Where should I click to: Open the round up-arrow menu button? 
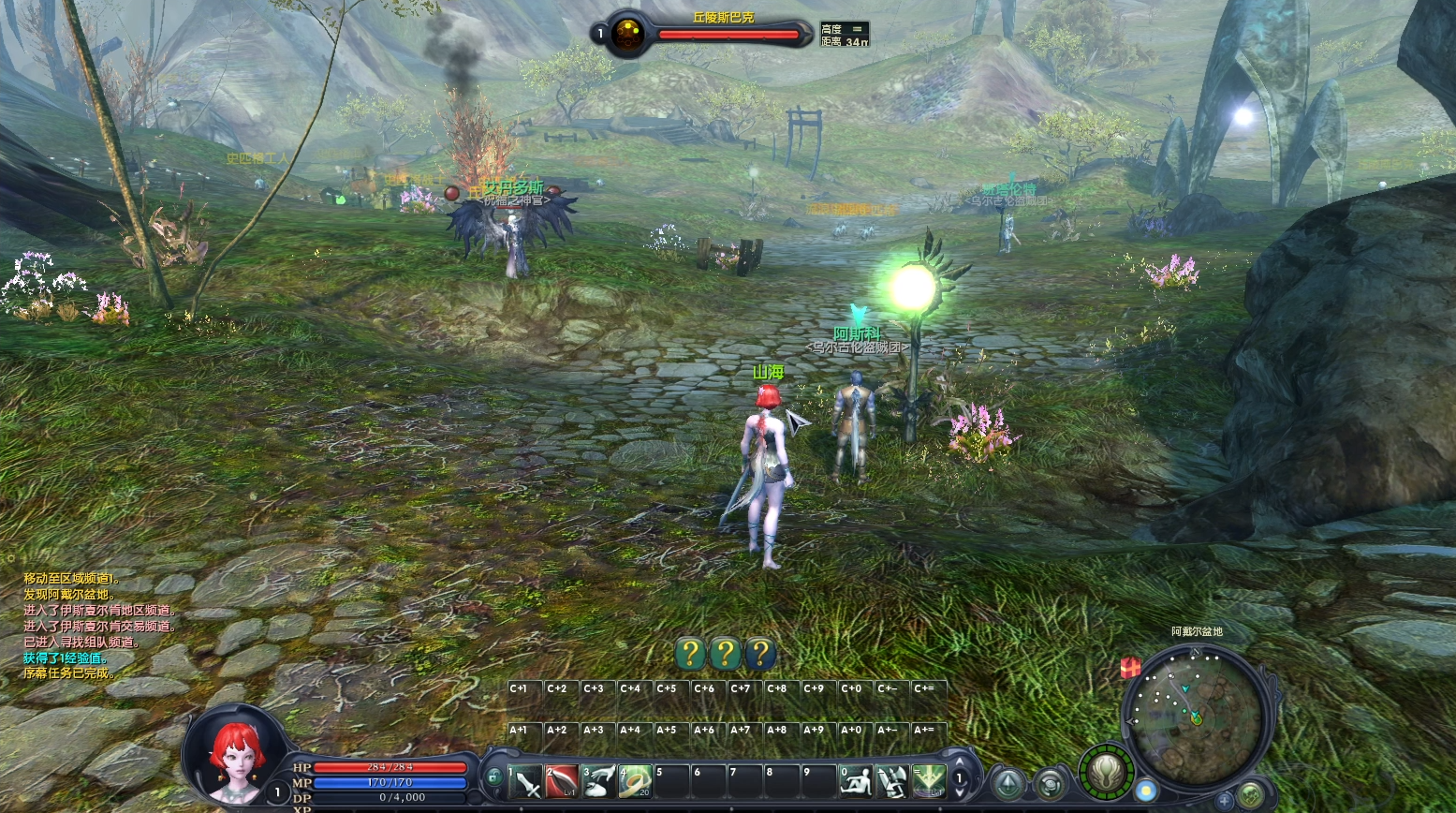tap(1007, 783)
